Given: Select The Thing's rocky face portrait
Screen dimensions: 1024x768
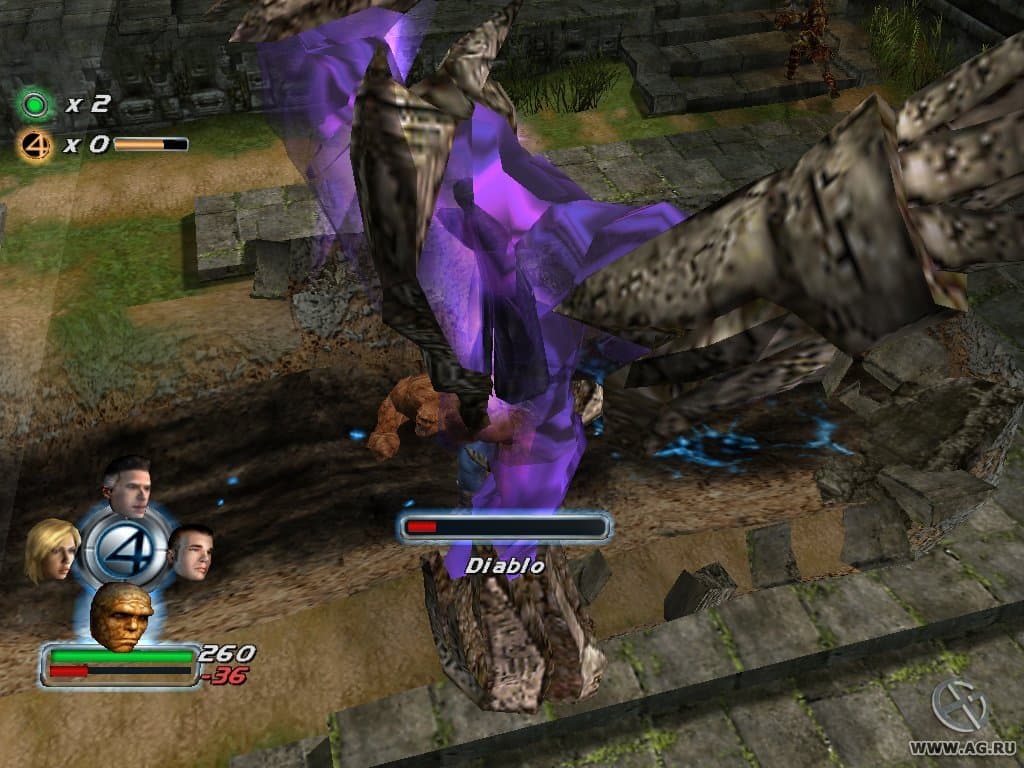Looking at the screenshot, I should (121, 613).
